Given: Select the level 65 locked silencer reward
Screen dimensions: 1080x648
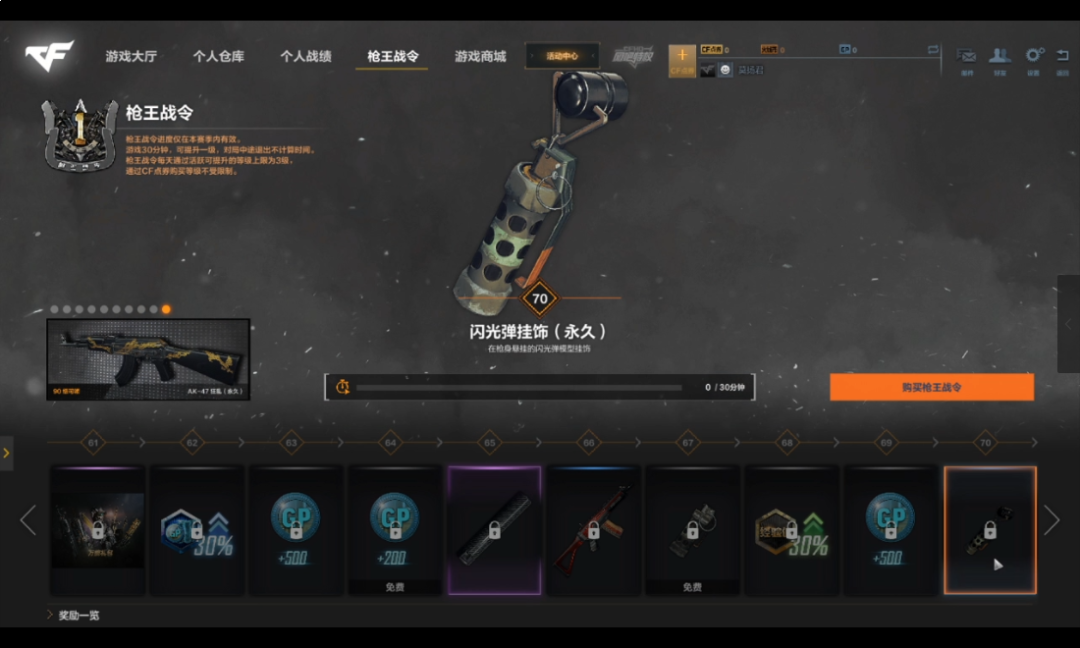Looking at the screenshot, I should point(494,529).
